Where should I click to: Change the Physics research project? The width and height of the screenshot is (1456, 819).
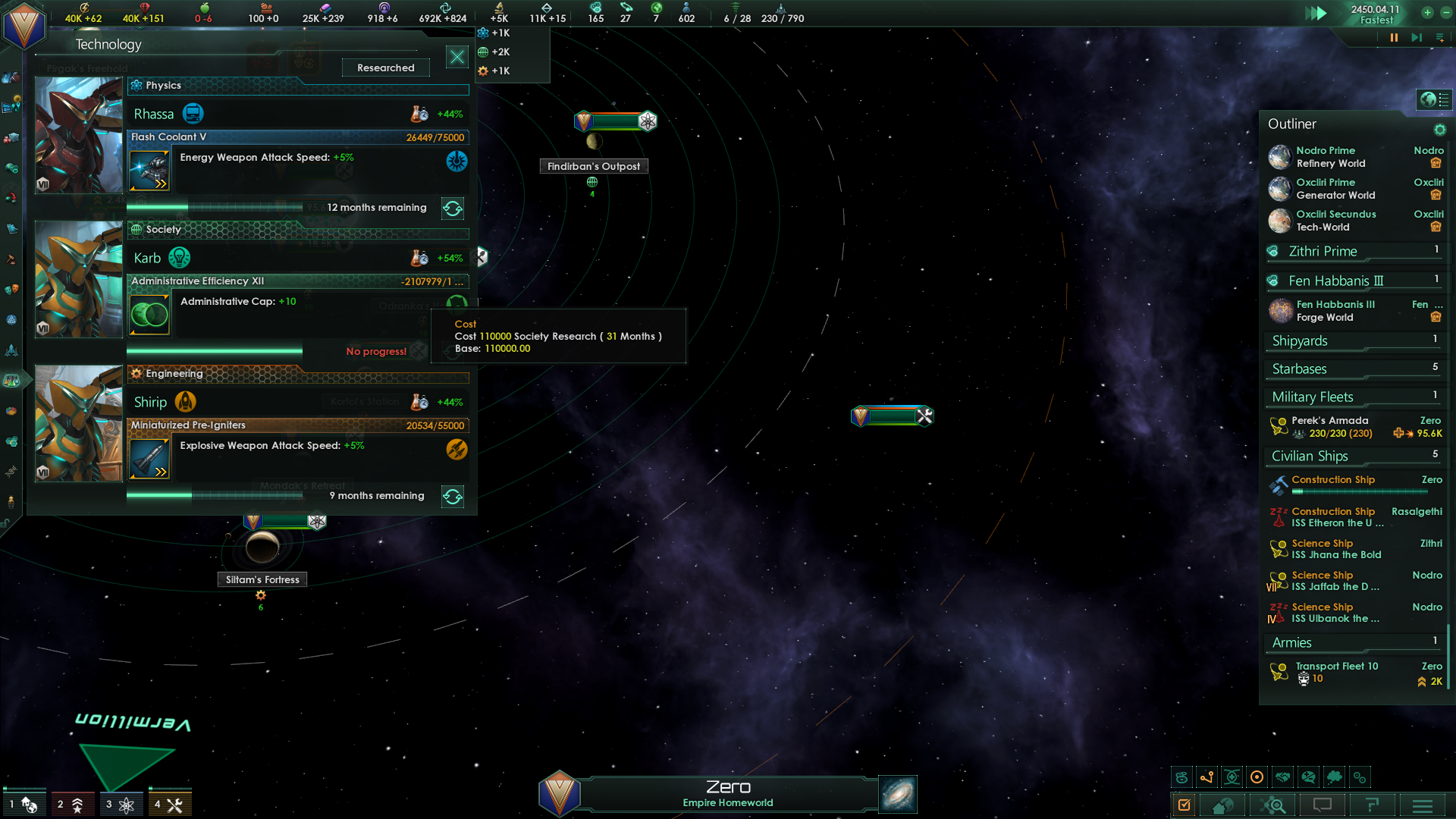pos(453,208)
